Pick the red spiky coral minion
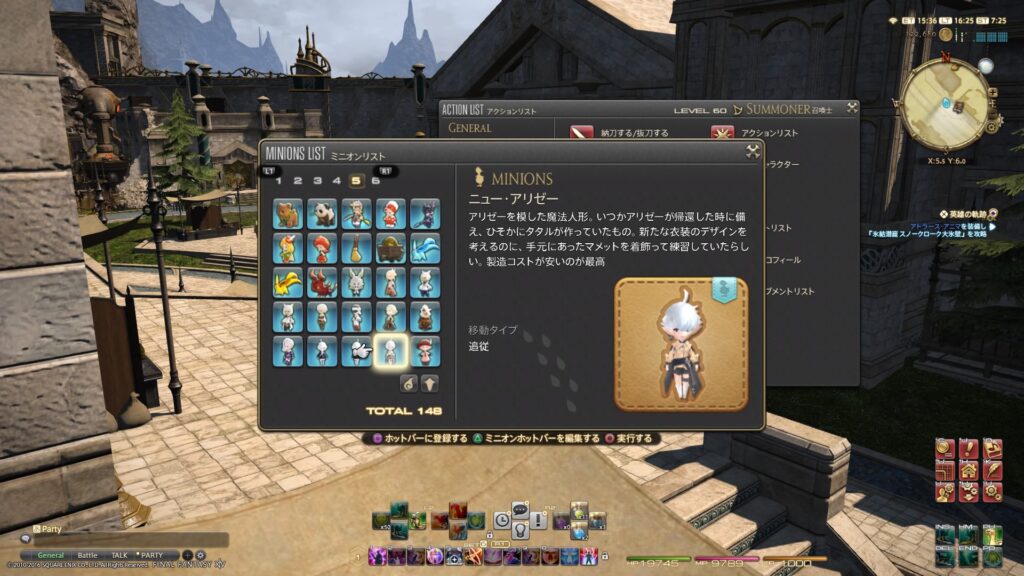This screenshot has height=576, width=1024. coord(322,283)
